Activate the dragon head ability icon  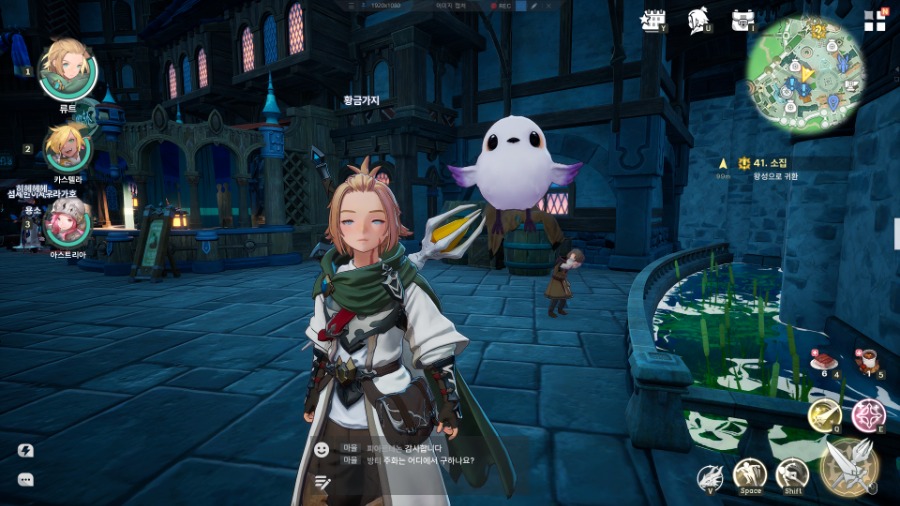click(711, 476)
